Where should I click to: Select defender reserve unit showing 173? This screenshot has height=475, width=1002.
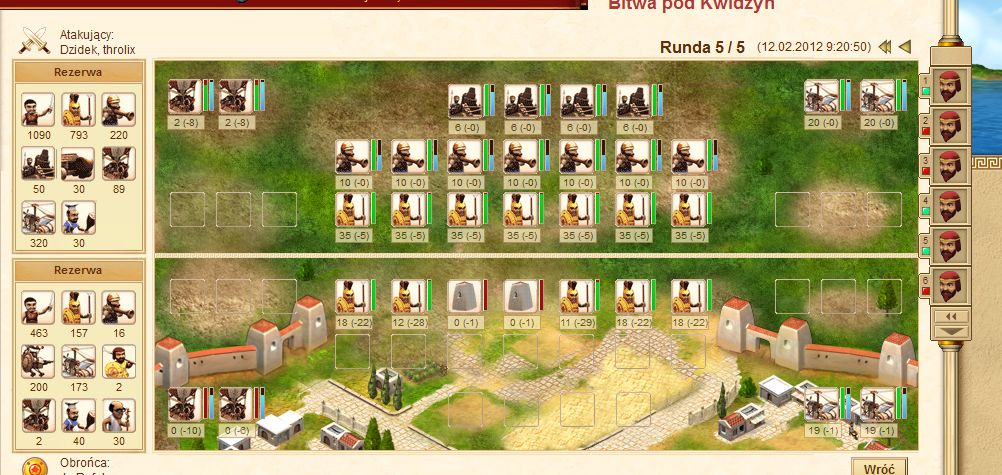point(78,362)
